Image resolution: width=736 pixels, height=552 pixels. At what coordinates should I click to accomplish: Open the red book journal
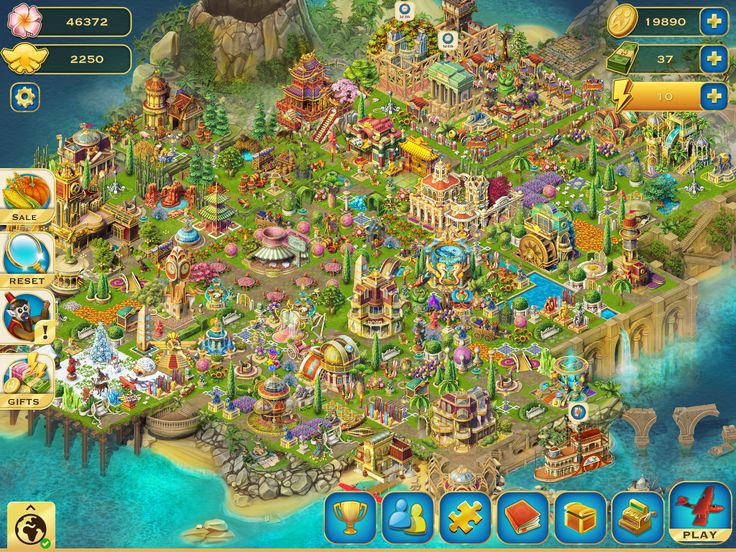[x=523, y=517]
